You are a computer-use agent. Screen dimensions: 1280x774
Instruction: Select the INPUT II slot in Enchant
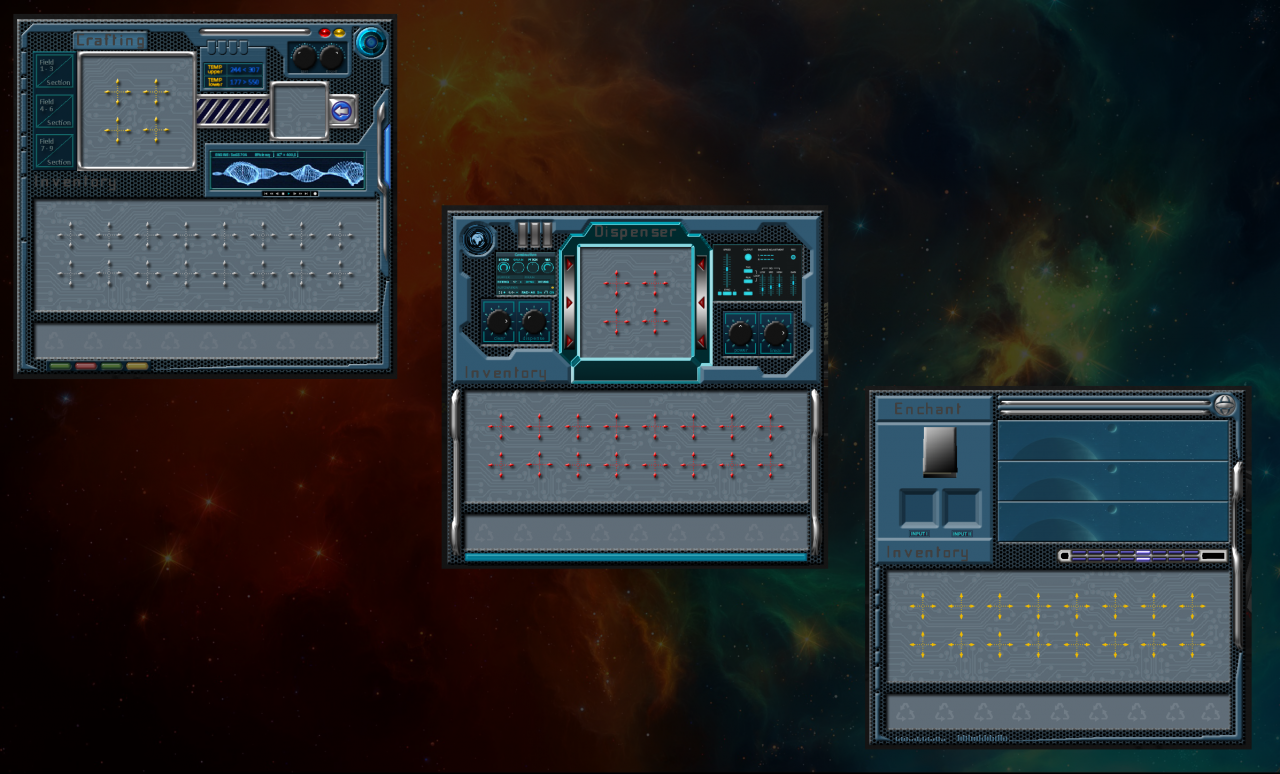(x=962, y=507)
